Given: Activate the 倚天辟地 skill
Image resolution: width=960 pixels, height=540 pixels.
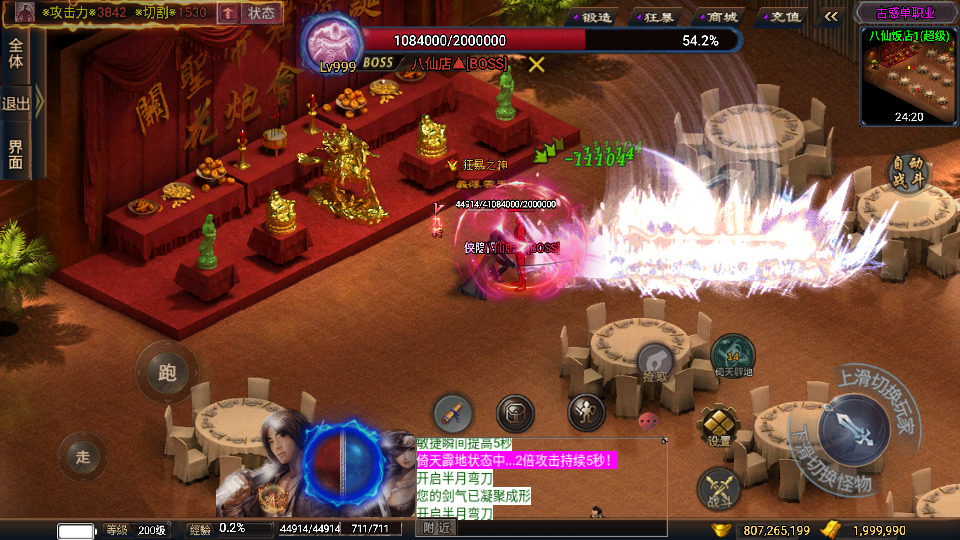Looking at the screenshot, I should click(x=732, y=357).
